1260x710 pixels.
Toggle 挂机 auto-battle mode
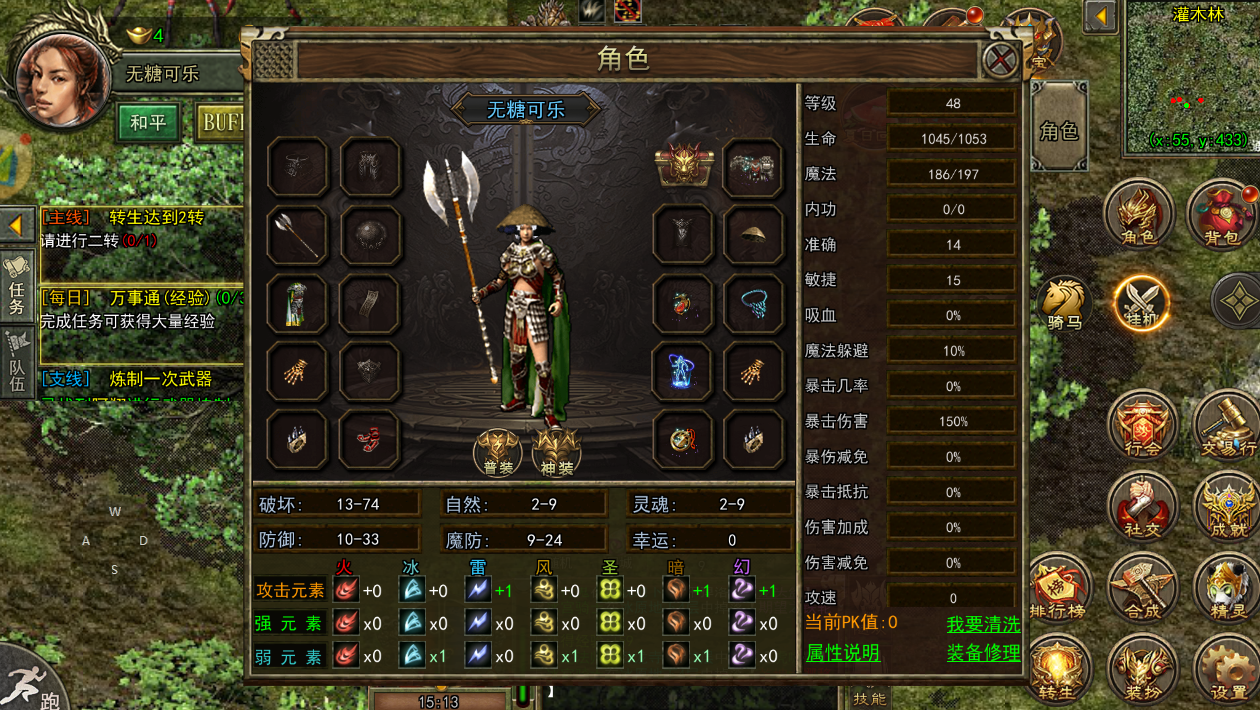pos(1141,302)
